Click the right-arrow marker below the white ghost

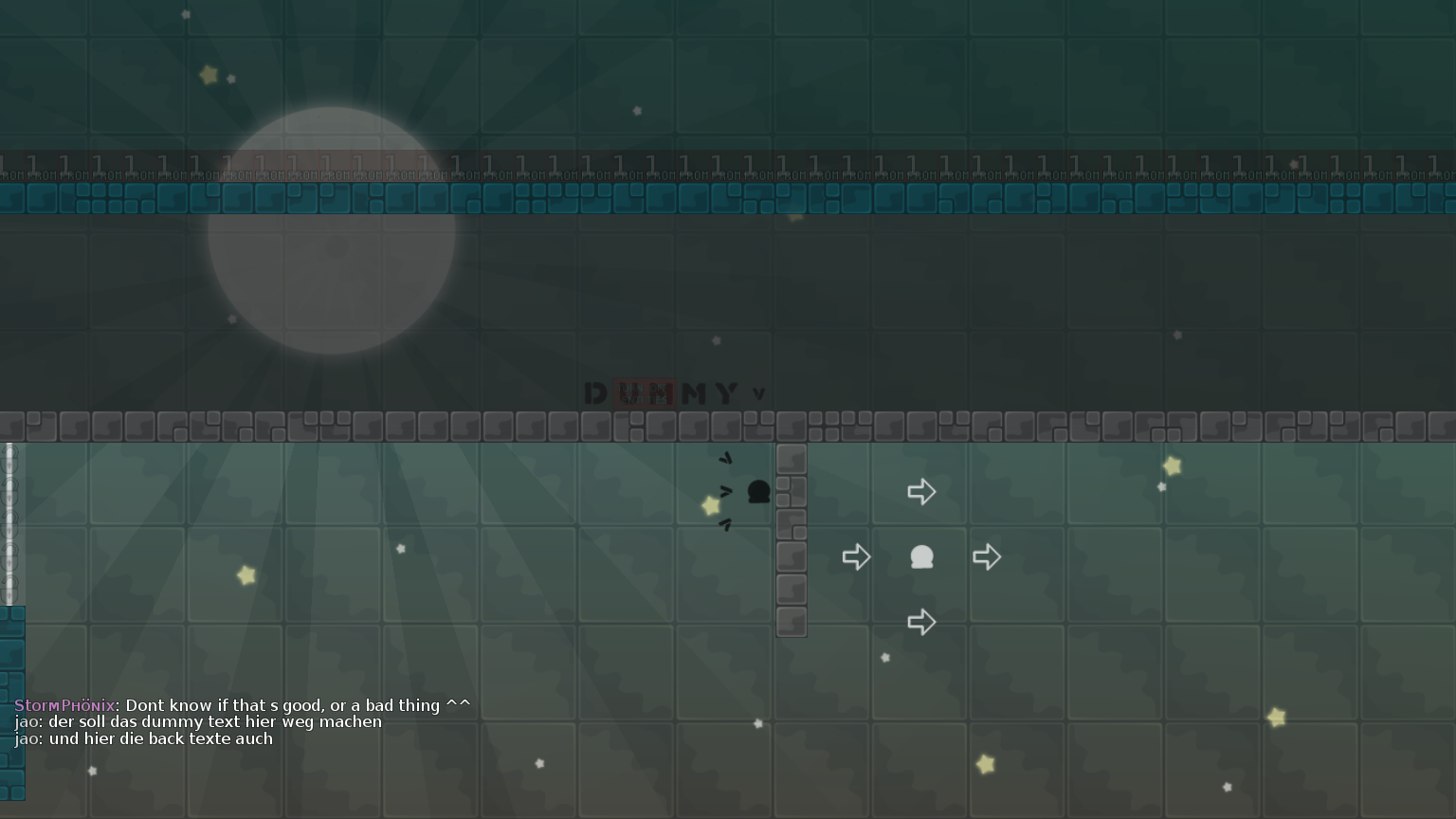(x=920, y=622)
